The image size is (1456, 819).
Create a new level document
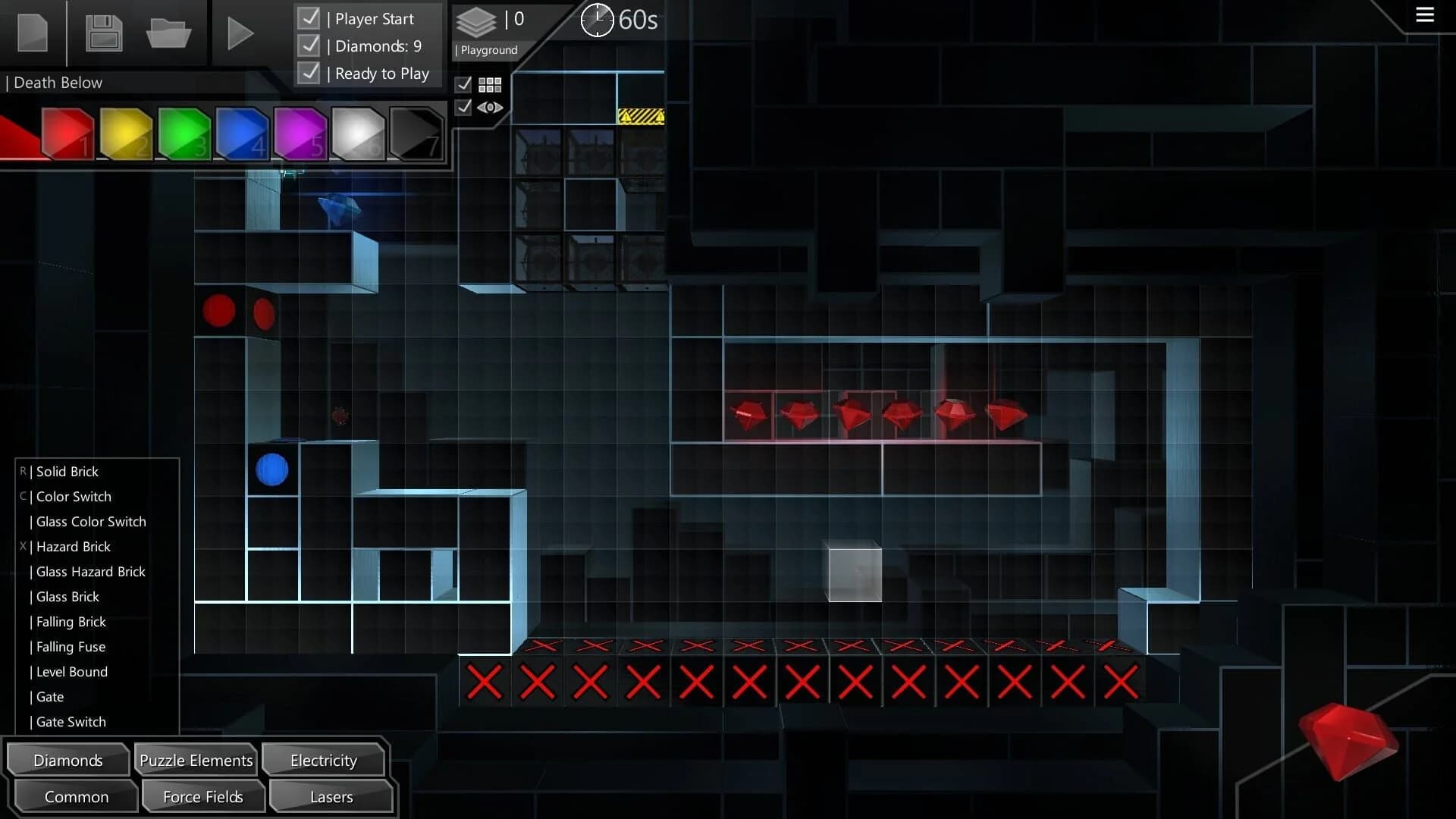(x=32, y=33)
